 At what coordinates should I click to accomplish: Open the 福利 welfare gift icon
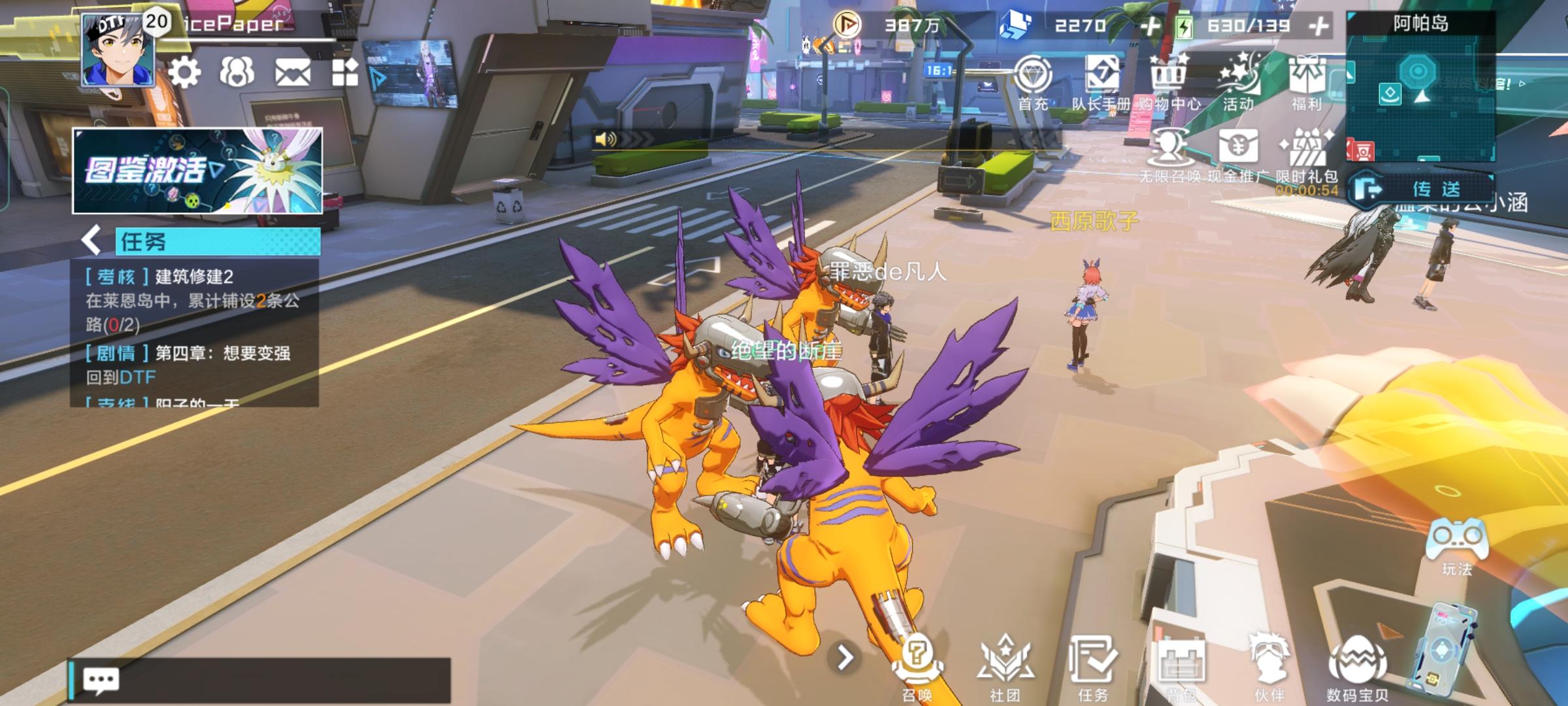(x=1306, y=83)
